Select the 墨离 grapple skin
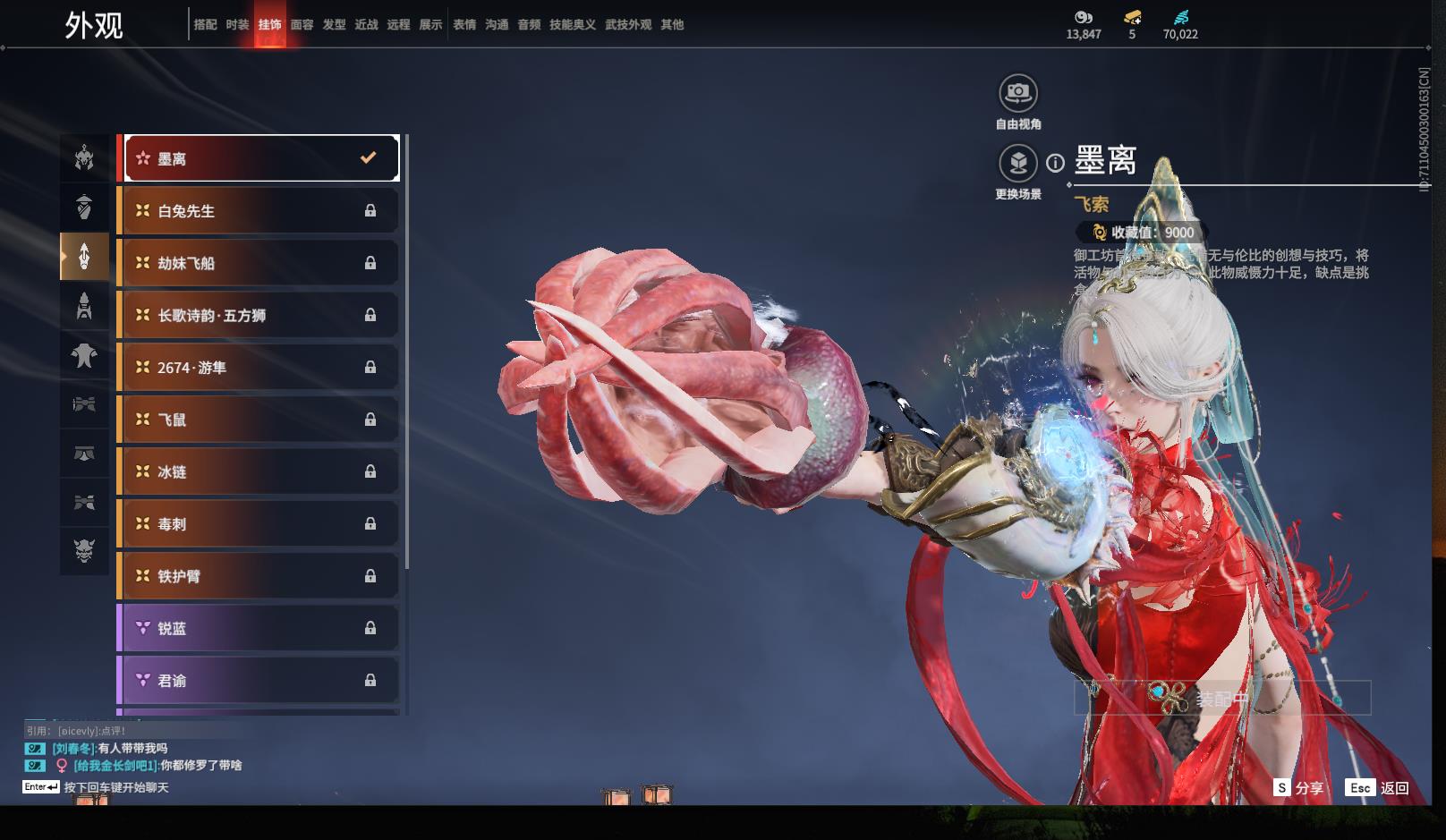 pyautogui.click(x=260, y=158)
